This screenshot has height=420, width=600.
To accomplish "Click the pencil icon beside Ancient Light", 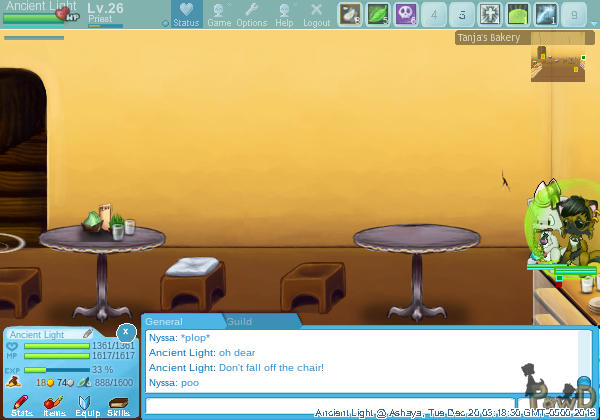I will point(87,334).
